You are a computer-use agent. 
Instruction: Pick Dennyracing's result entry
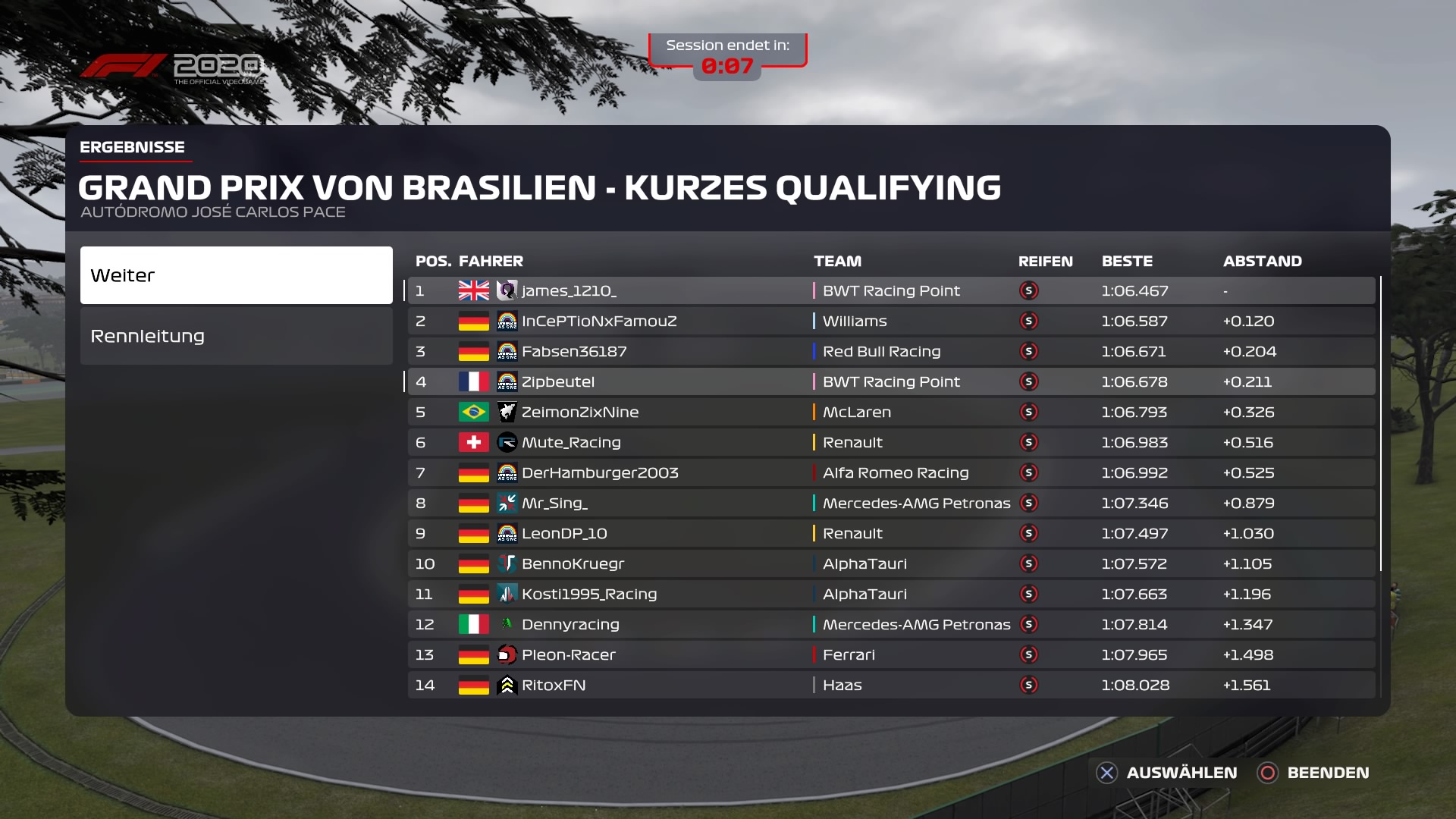pos(891,624)
